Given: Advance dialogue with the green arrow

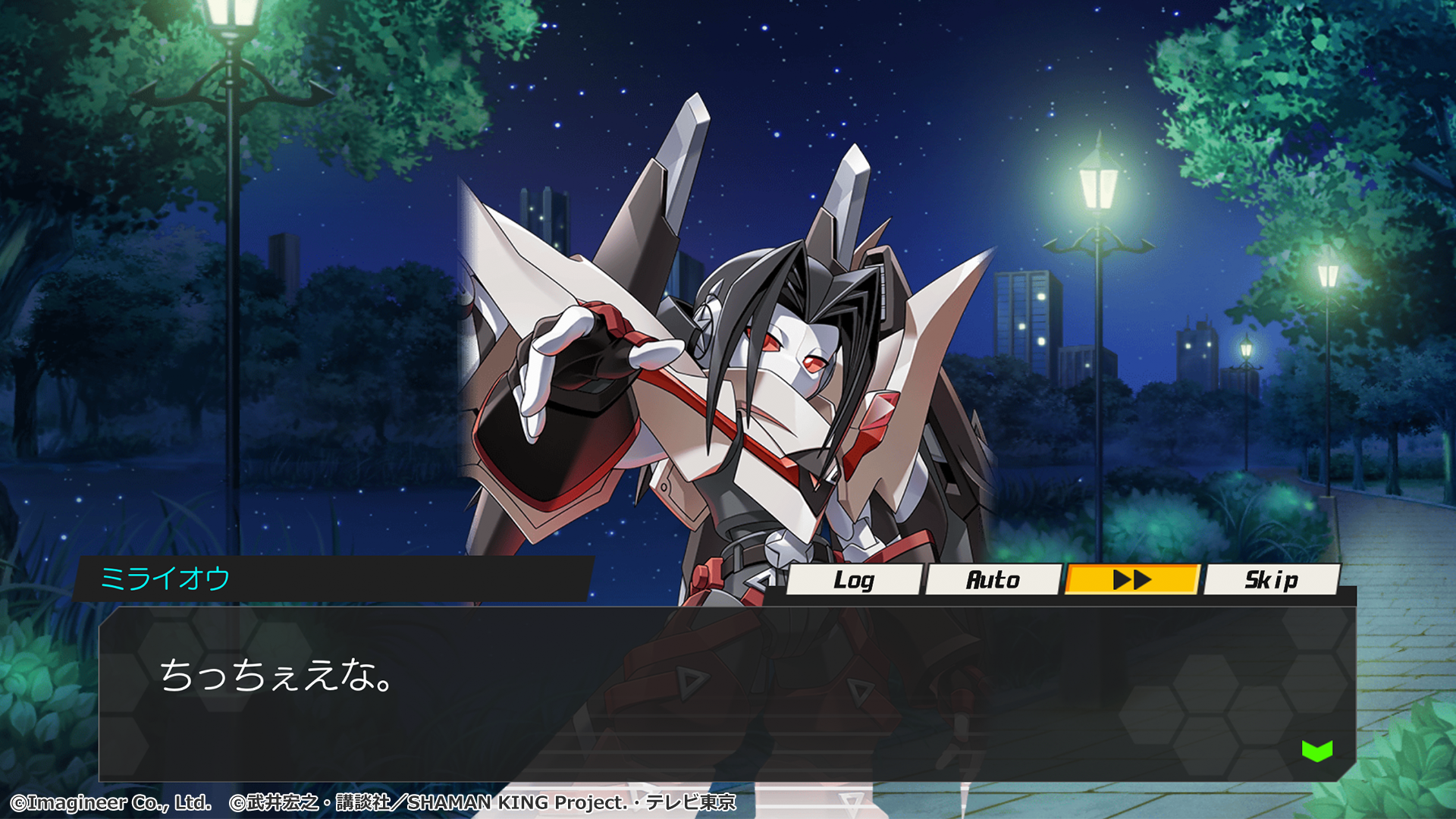Looking at the screenshot, I should coord(1317,751).
